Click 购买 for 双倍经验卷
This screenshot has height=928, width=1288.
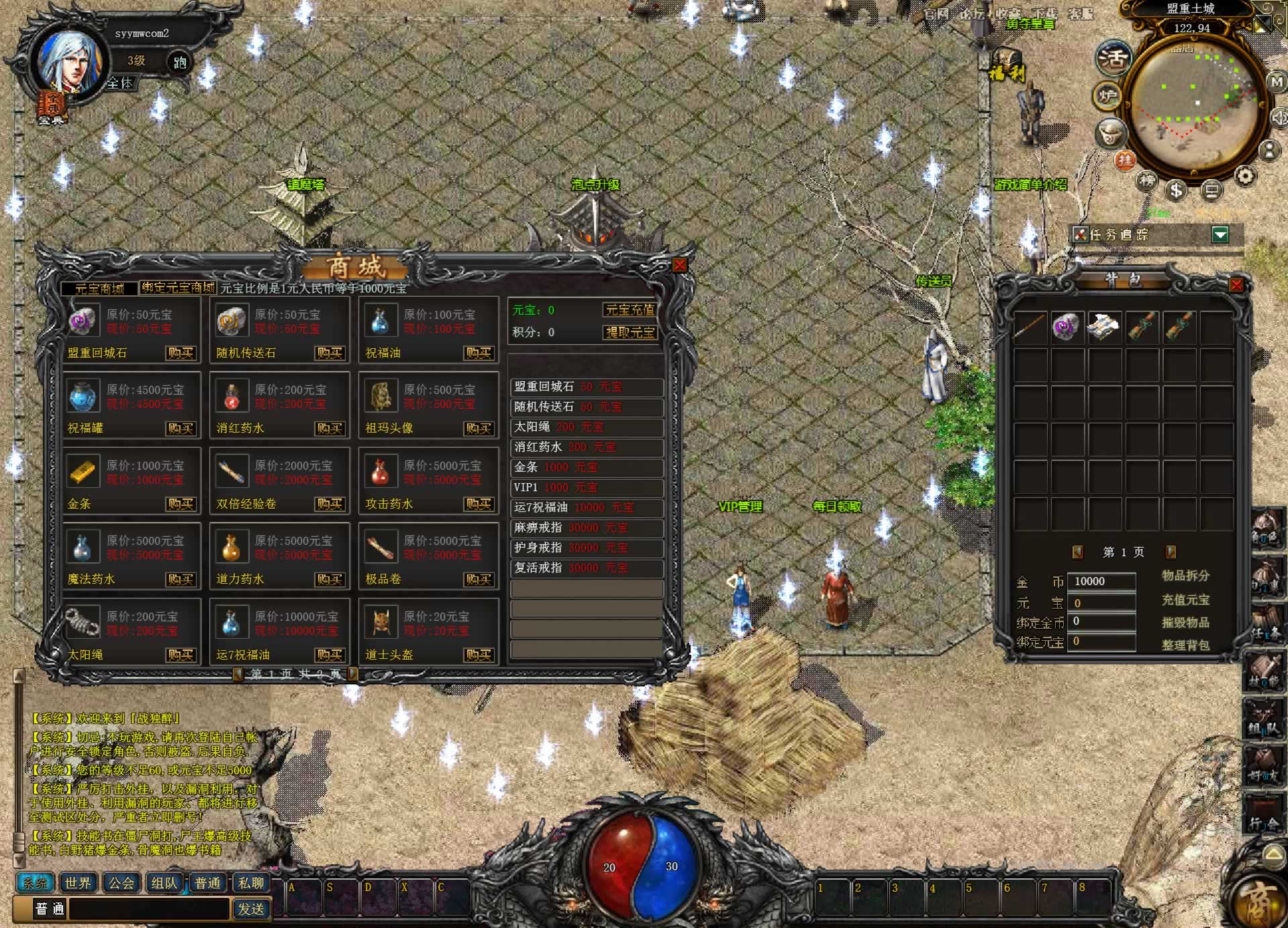[330, 504]
